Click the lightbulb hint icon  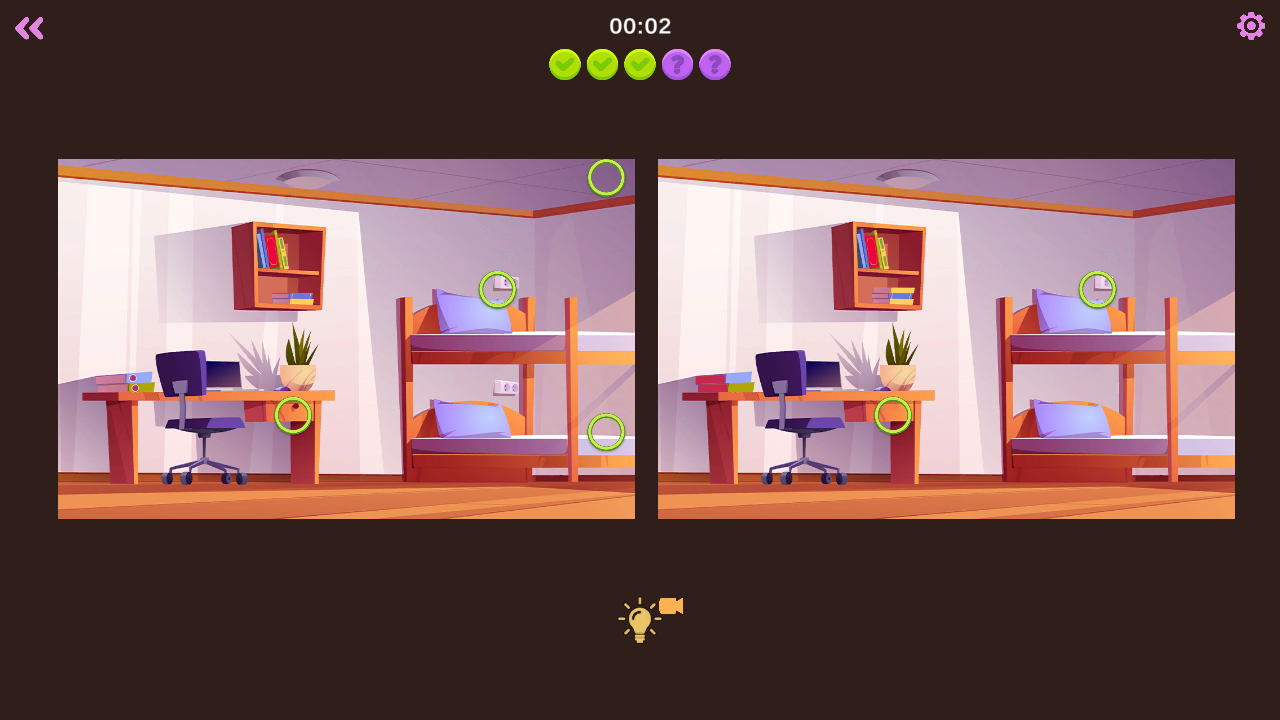(638, 617)
